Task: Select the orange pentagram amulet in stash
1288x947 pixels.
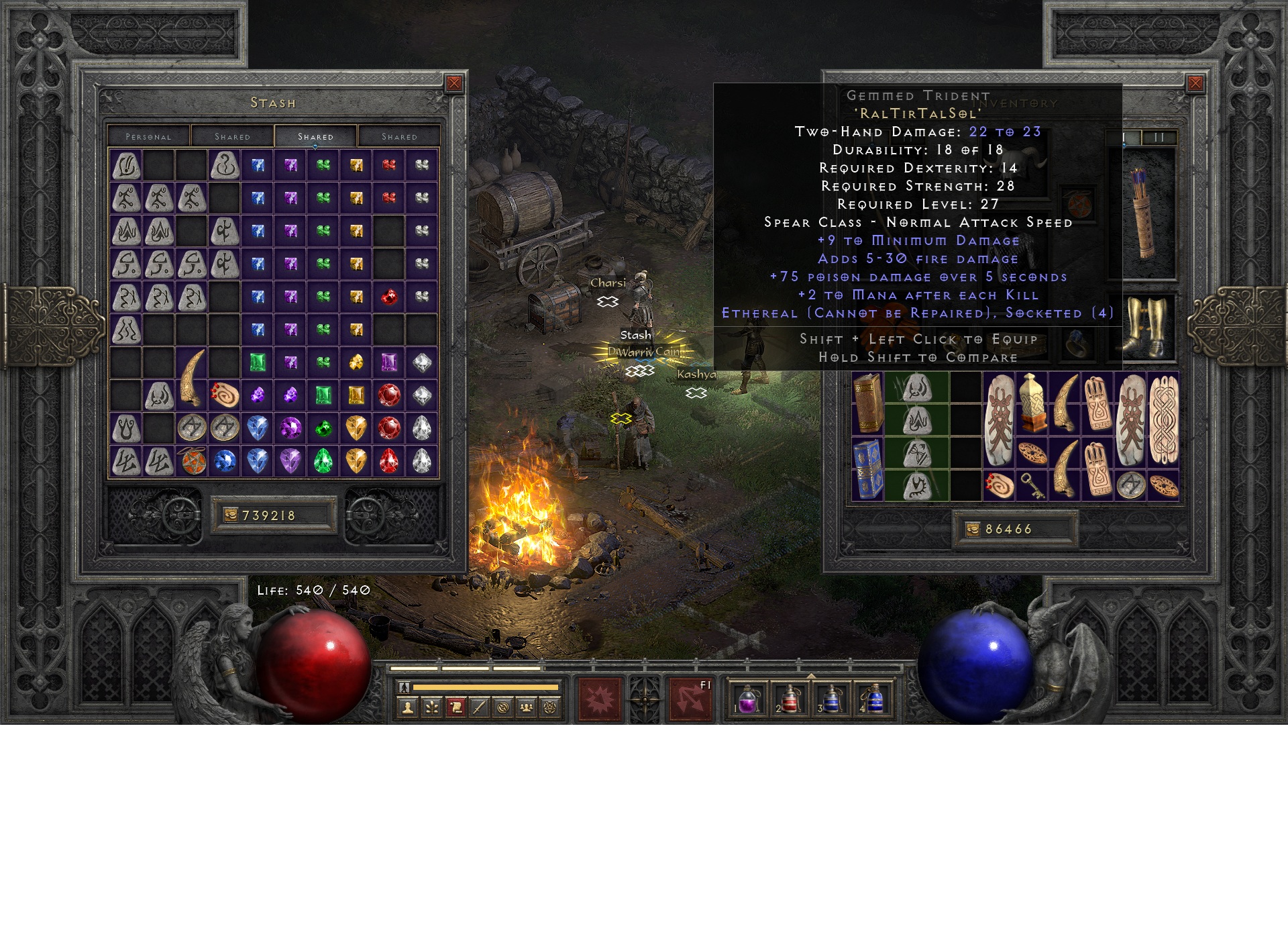Action: [x=193, y=461]
